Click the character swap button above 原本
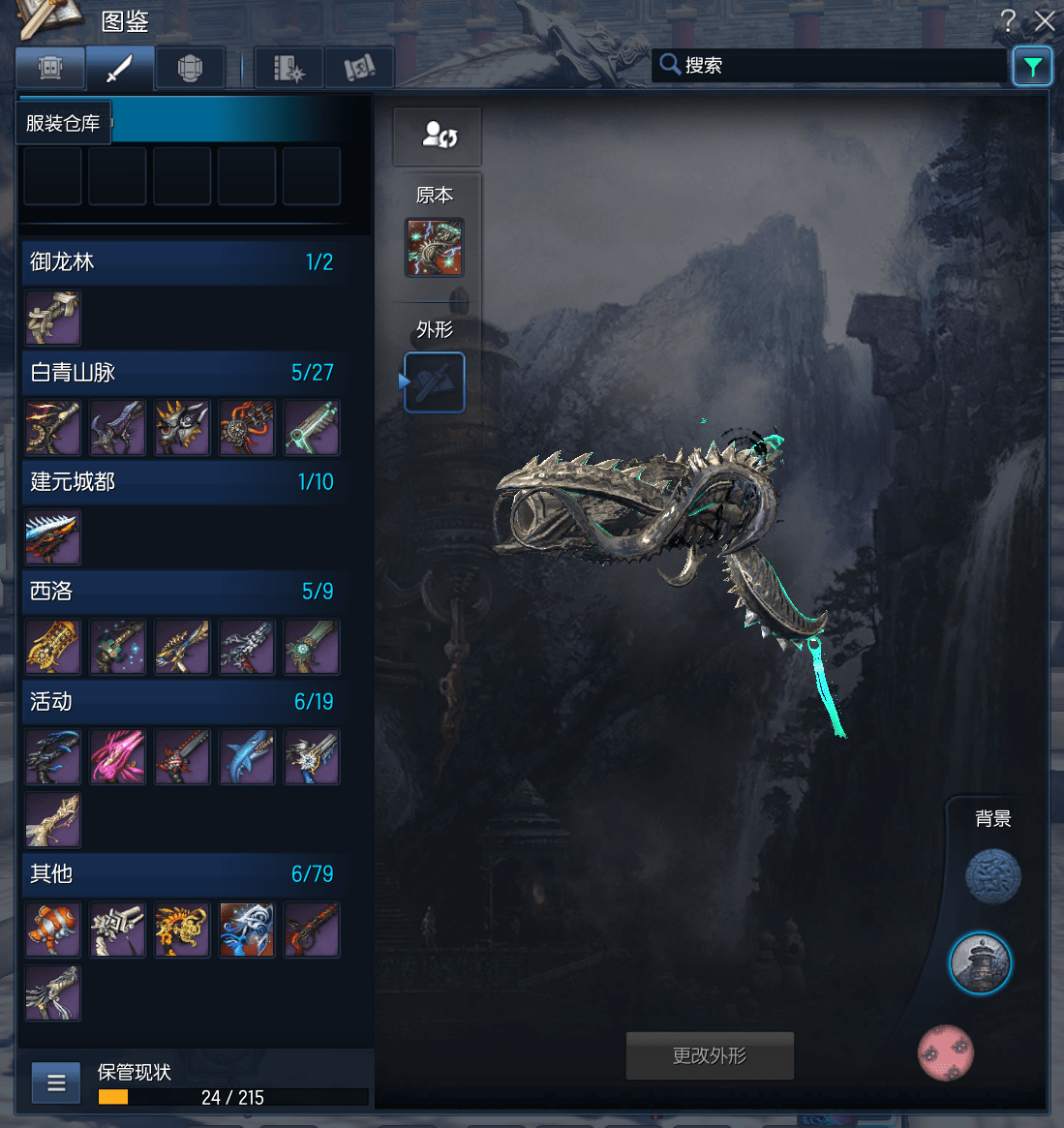Viewport: 1064px width, 1128px height. tap(437, 136)
